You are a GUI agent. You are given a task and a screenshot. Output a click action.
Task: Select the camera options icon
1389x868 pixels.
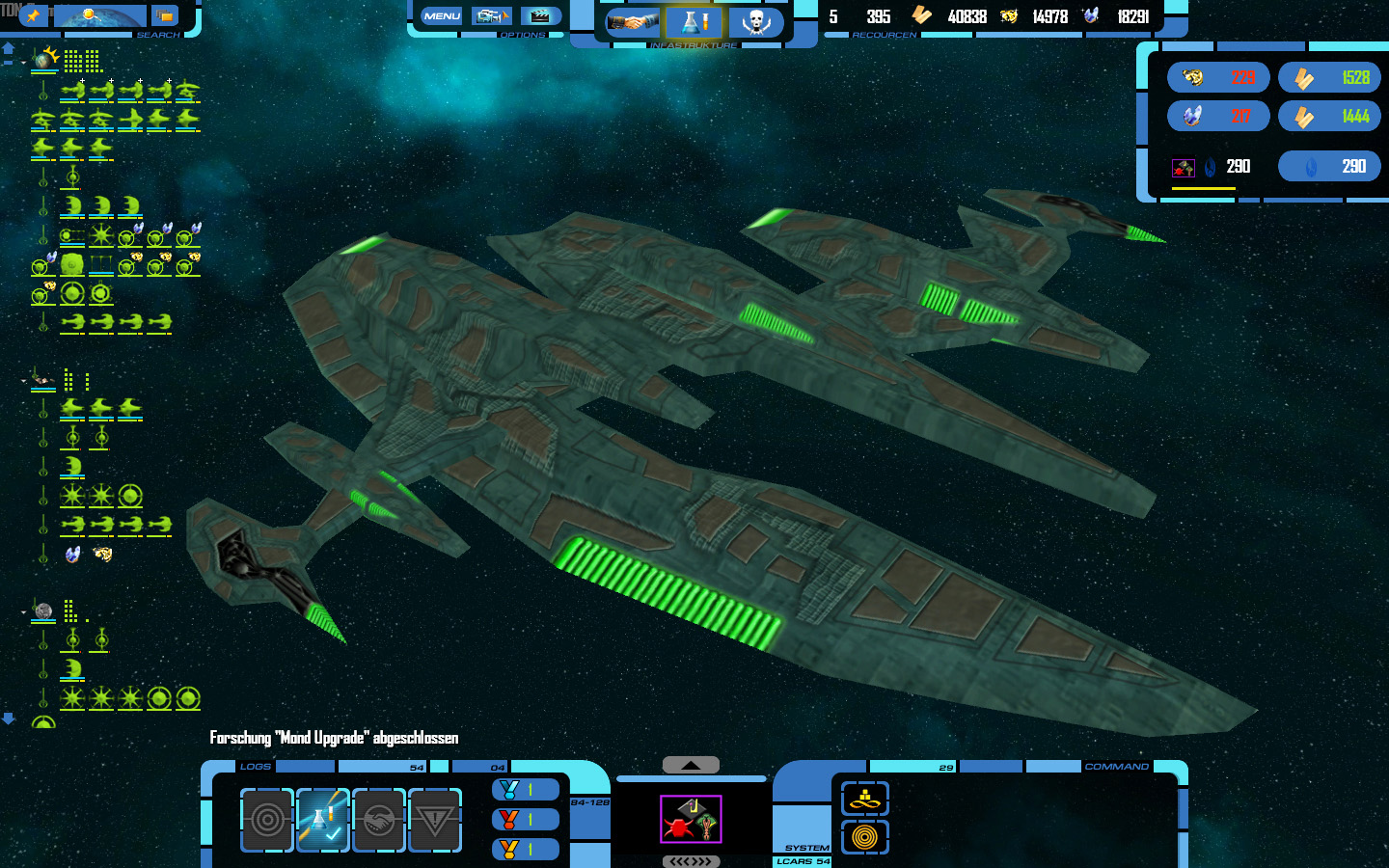[491, 16]
